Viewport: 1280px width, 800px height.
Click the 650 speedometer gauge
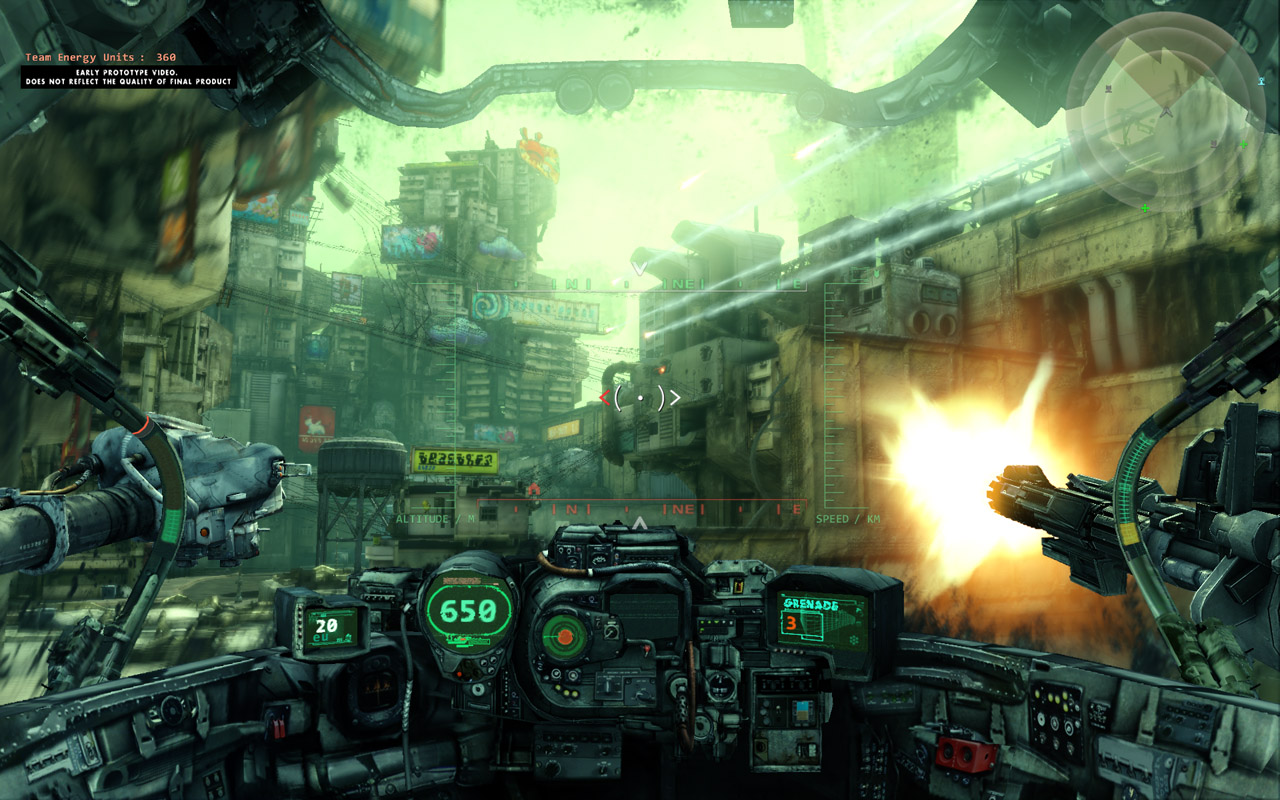pos(468,608)
